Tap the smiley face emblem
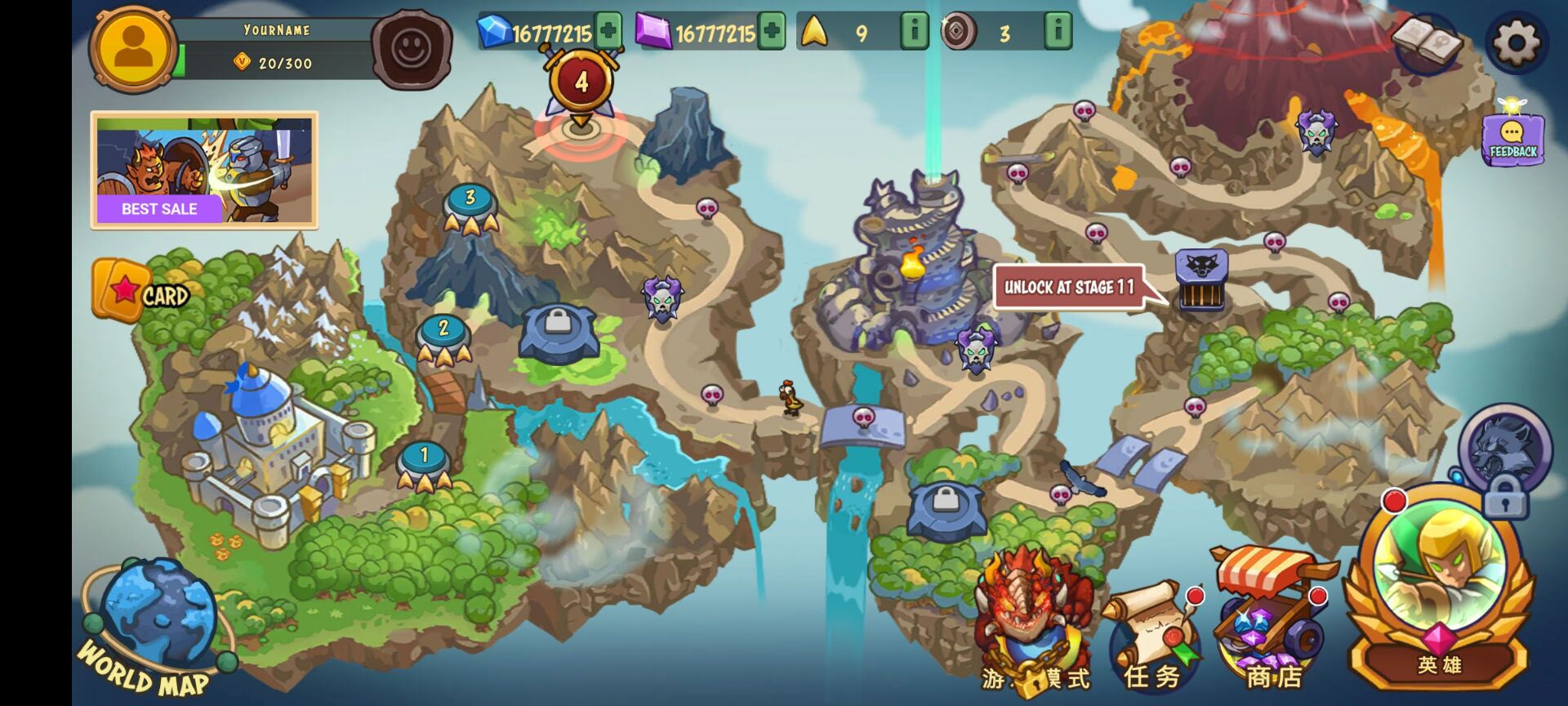Viewport: 1568px width, 706px height. click(x=412, y=48)
